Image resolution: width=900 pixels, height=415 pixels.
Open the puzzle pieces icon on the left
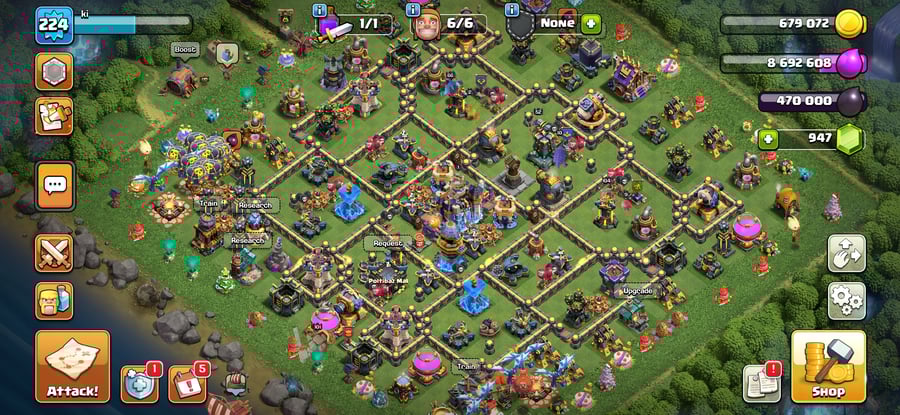coord(54,116)
